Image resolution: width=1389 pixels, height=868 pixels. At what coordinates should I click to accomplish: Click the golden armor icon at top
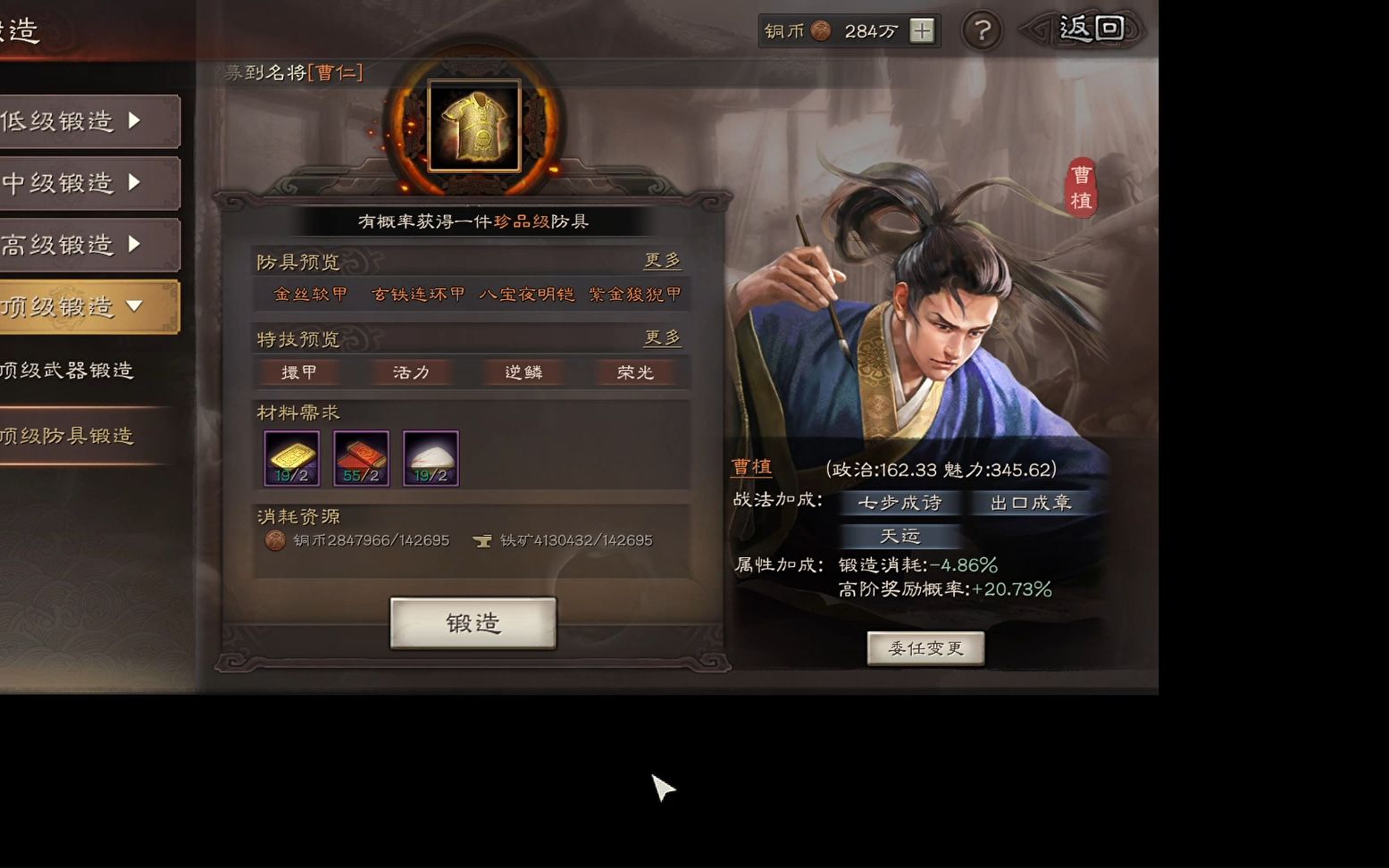474,126
